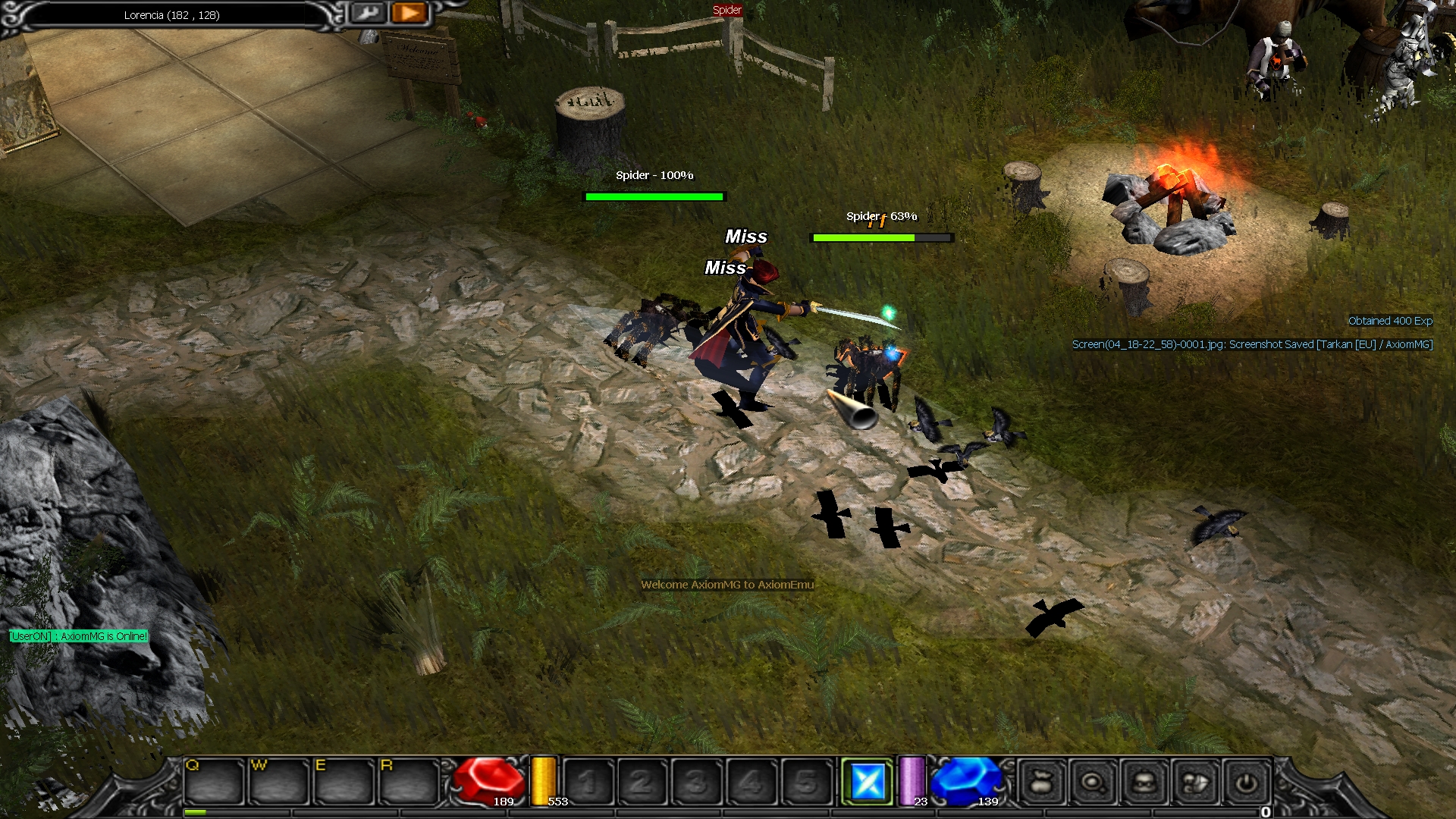Choose skill slot number 5
The width and height of the screenshot is (1456, 819).
[806, 781]
